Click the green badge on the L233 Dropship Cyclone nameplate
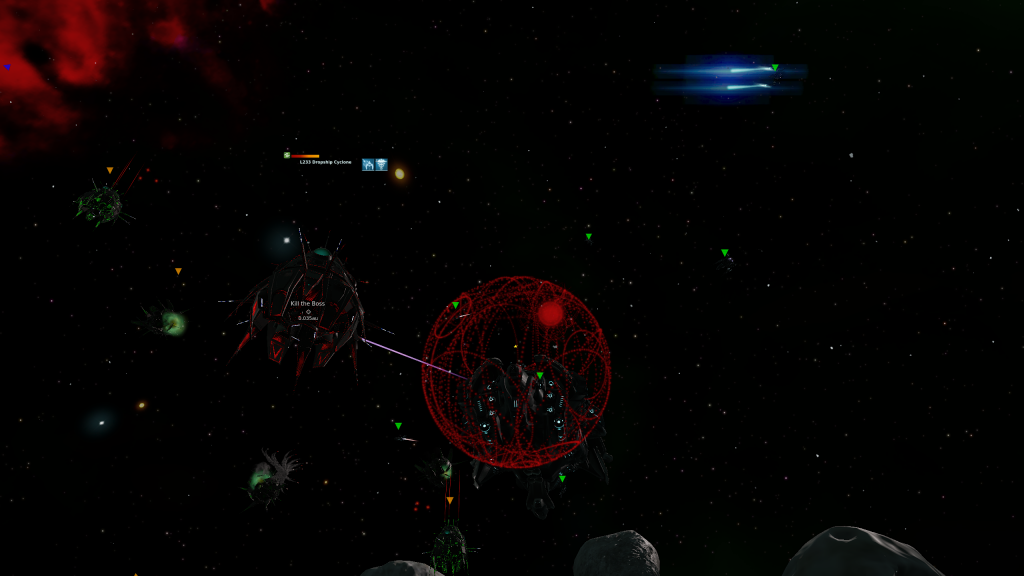1024x576 pixels. (x=287, y=155)
